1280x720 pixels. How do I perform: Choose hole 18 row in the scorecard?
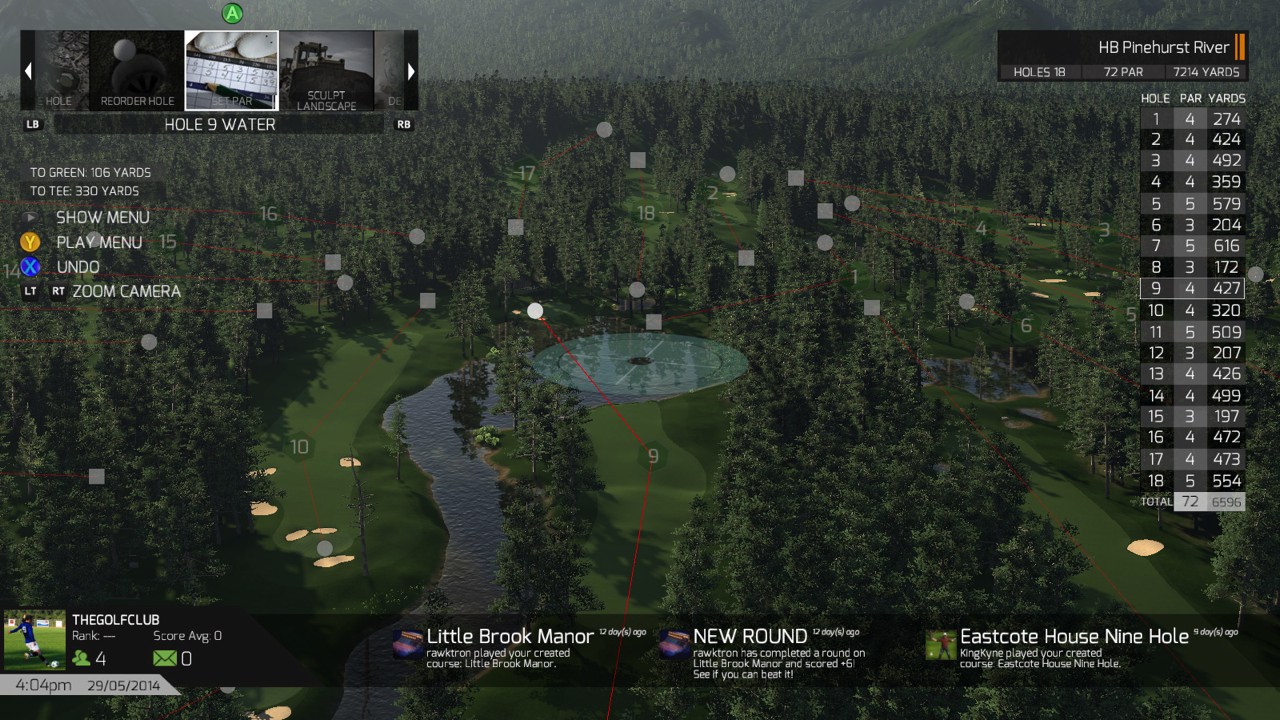pyautogui.click(x=1192, y=480)
